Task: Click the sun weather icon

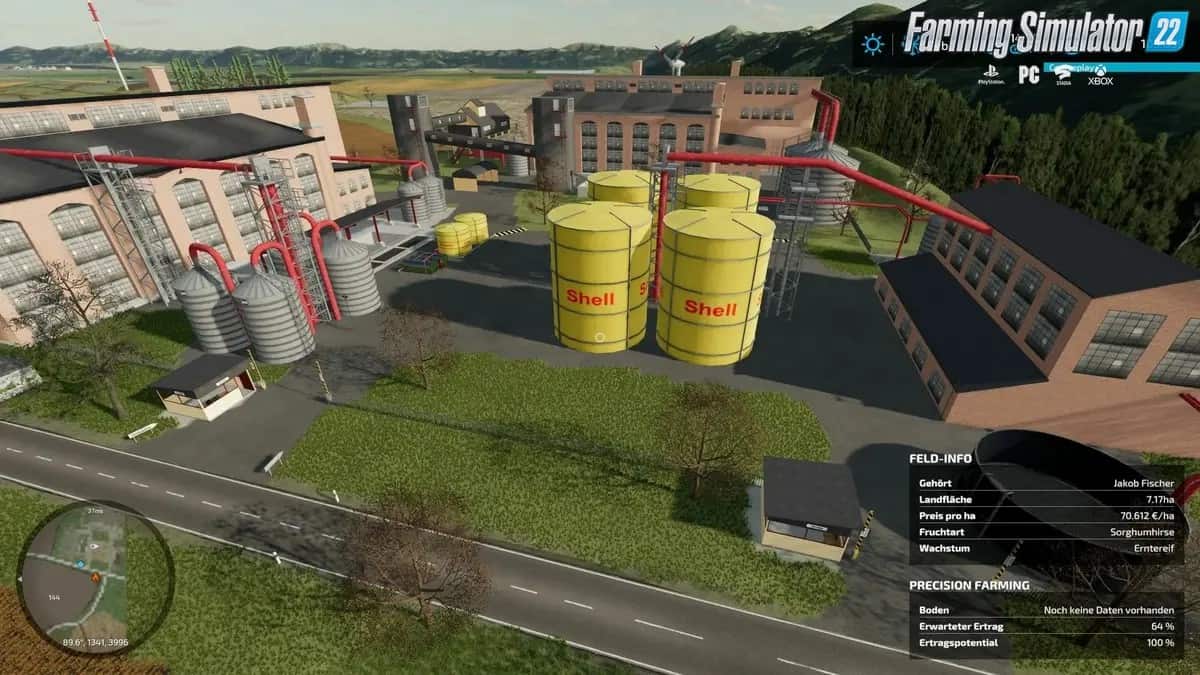Action: pyautogui.click(x=874, y=44)
